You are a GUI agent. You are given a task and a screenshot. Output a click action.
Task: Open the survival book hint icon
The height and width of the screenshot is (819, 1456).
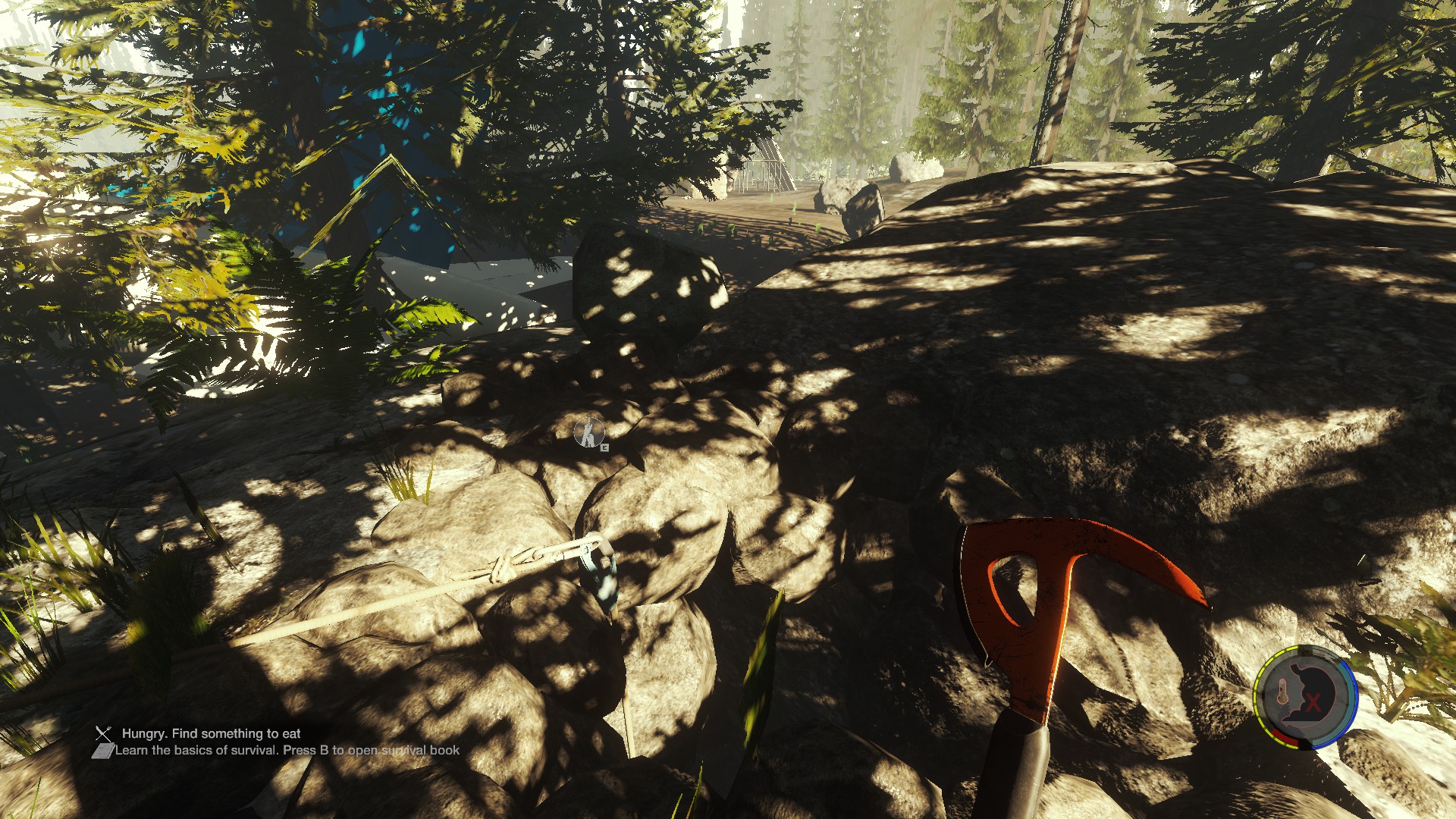(103, 751)
